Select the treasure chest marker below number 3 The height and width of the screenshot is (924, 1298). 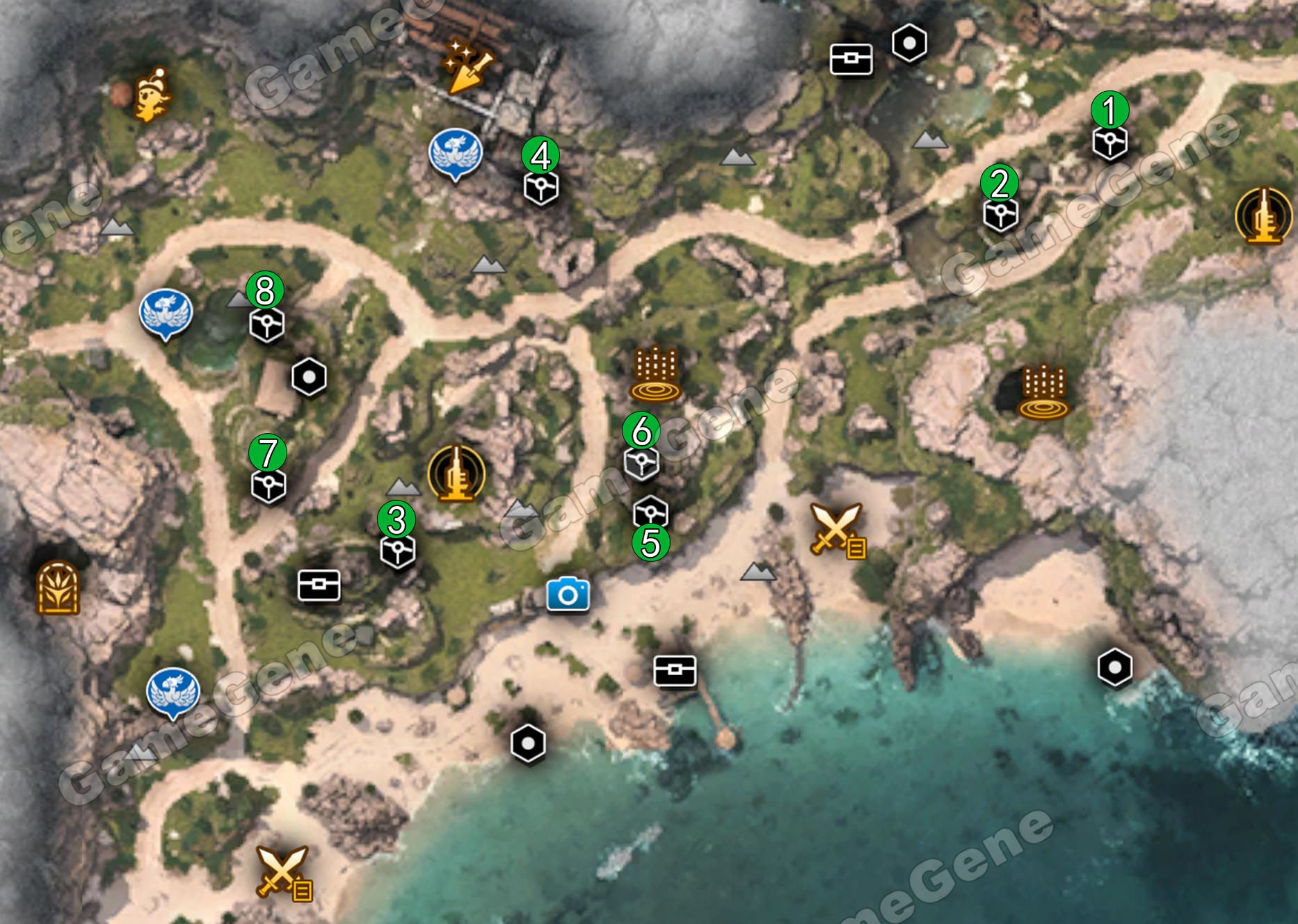(x=319, y=585)
